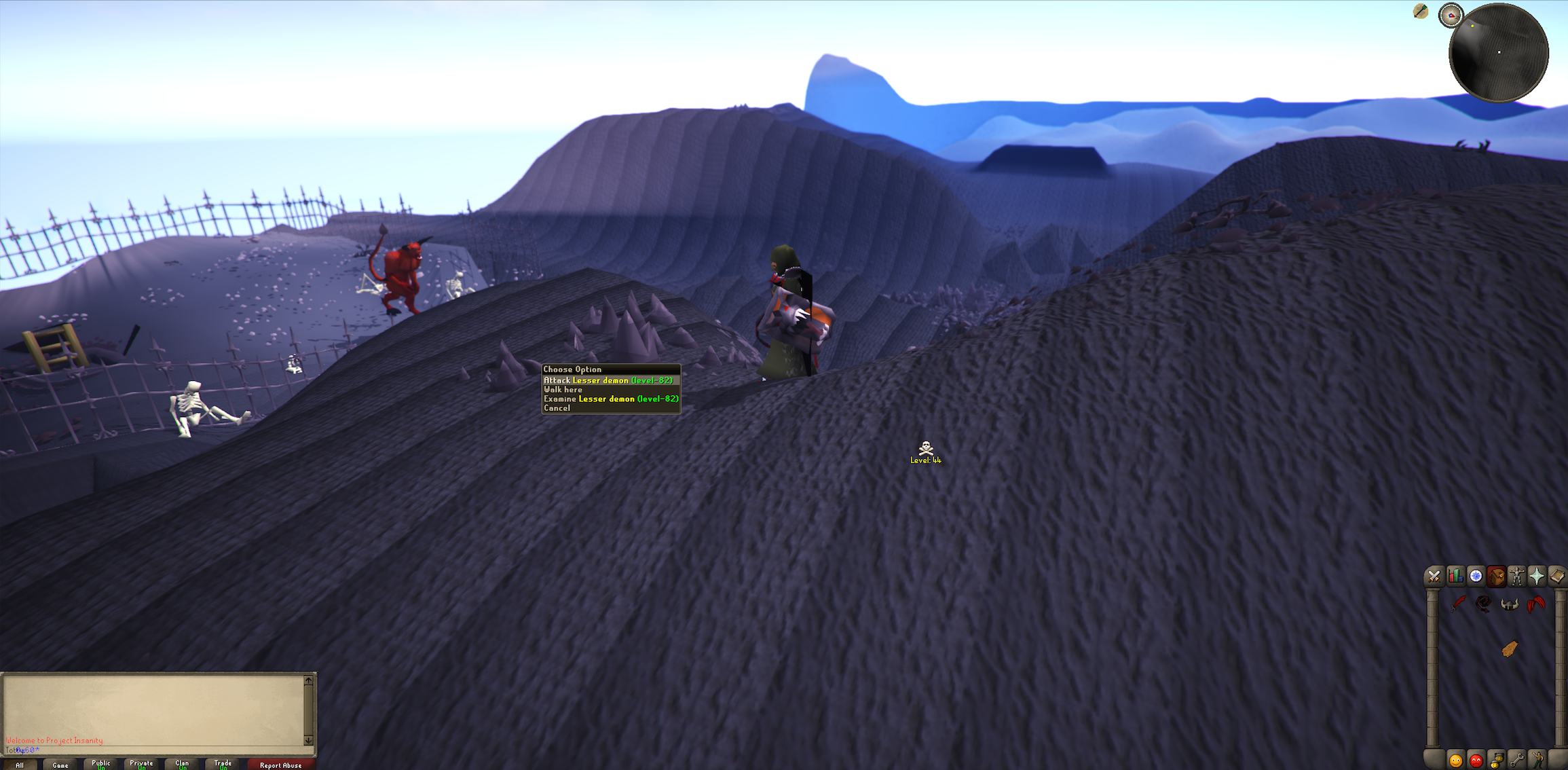Choose Attack Lesser demon in context menu

click(x=608, y=380)
